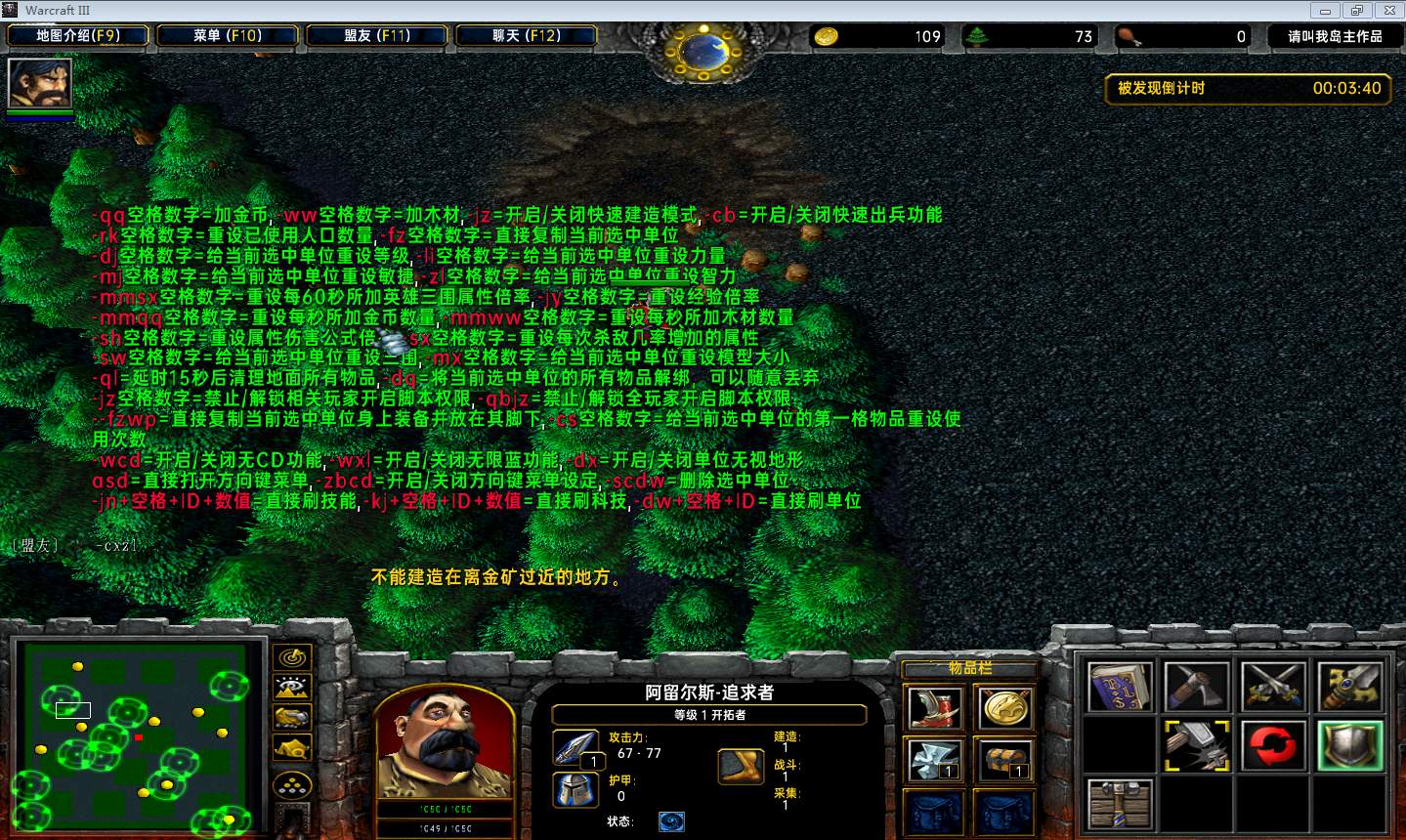Activate the minimap signal ping button

[292, 657]
